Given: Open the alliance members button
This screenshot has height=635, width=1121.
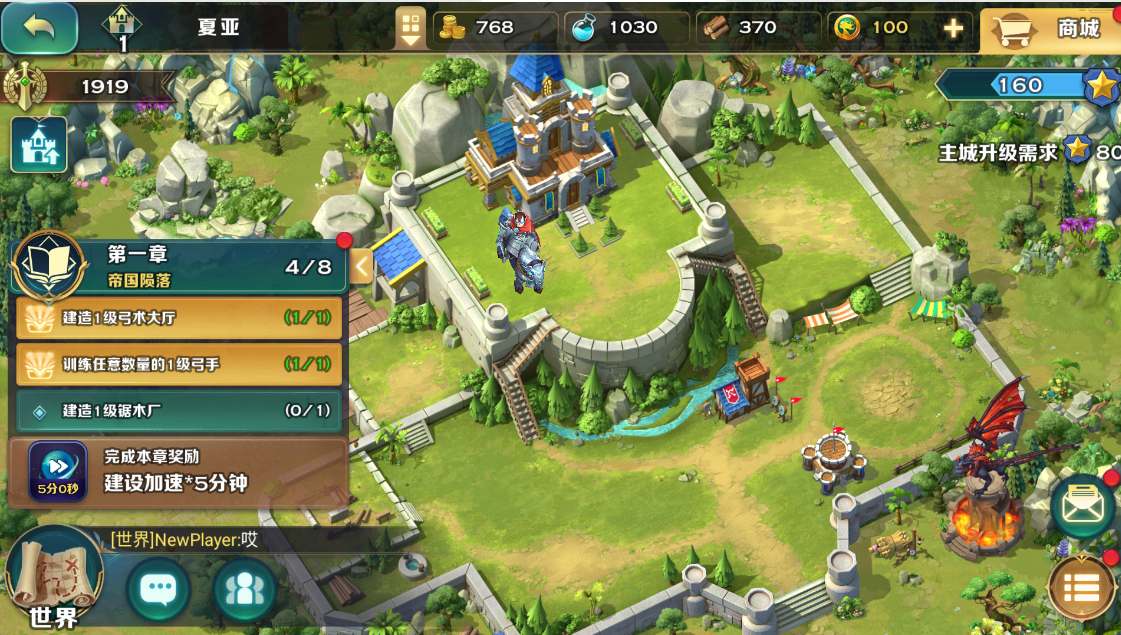Looking at the screenshot, I should tap(244, 589).
